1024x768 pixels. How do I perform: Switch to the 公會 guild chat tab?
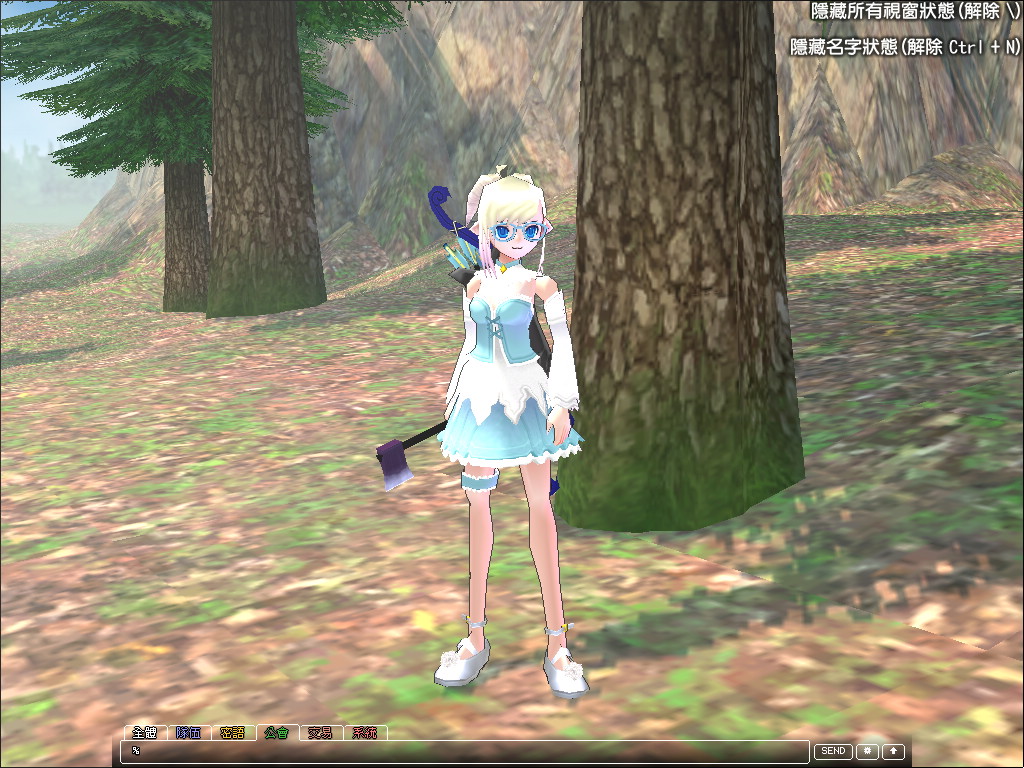[277, 733]
